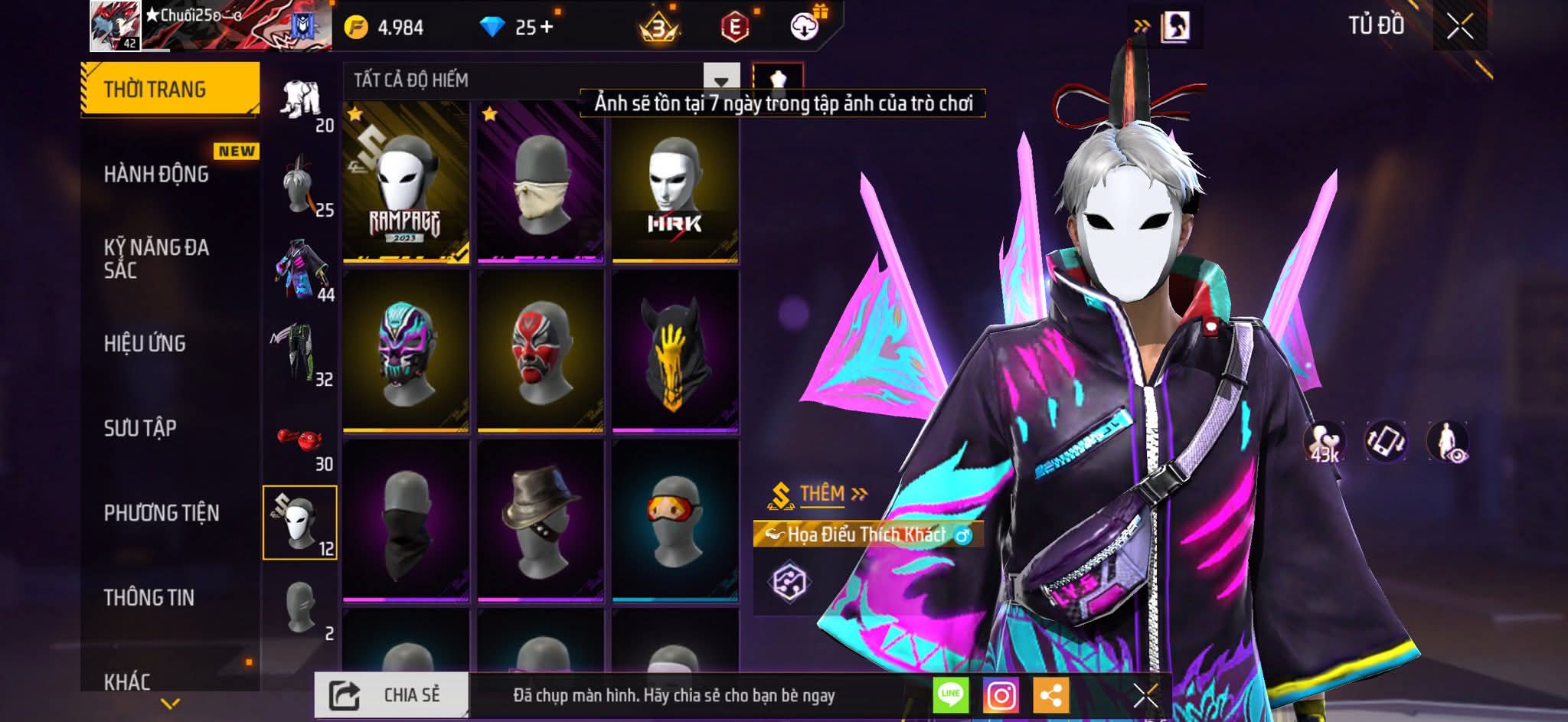Select the Rampage 2023 white mask
Screen dimensions: 1568x722
pos(406,184)
